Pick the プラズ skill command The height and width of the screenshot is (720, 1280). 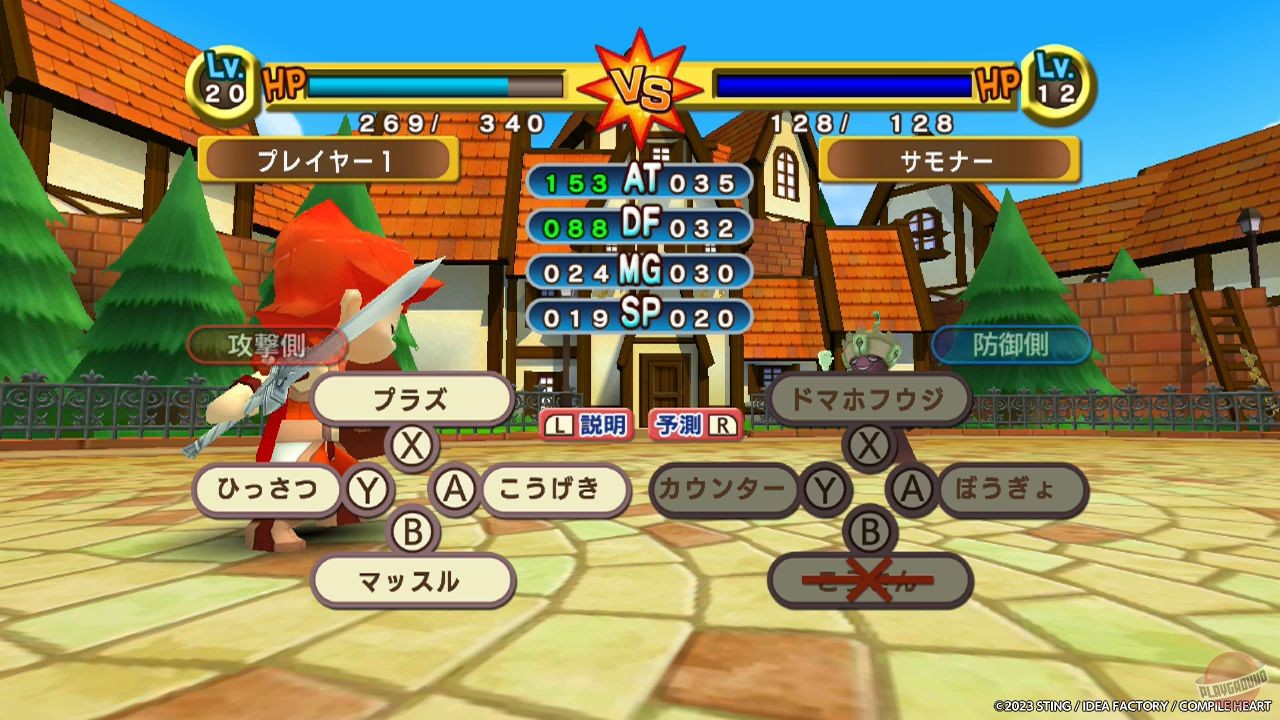[413, 398]
